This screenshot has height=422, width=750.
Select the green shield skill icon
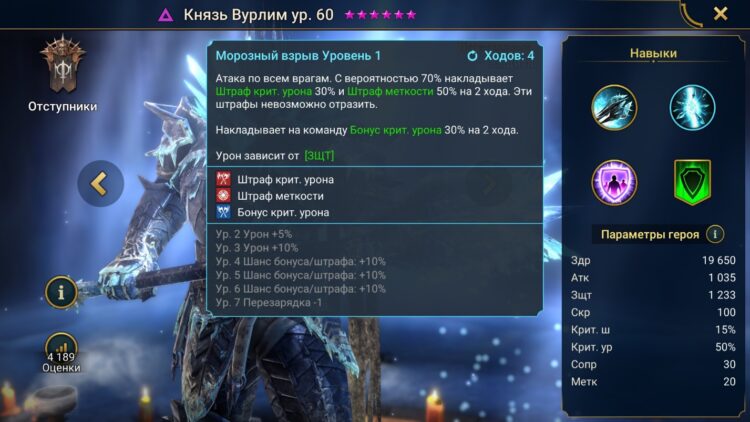pyautogui.click(x=693, y=183)
